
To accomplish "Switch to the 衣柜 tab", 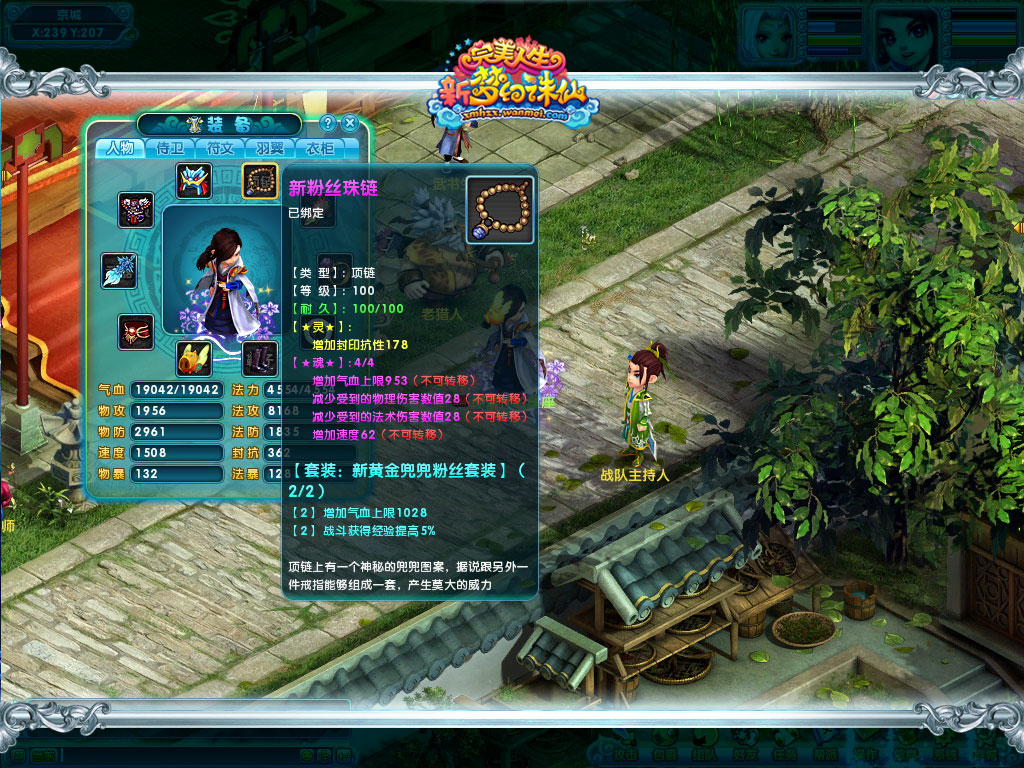I will 320,148.
